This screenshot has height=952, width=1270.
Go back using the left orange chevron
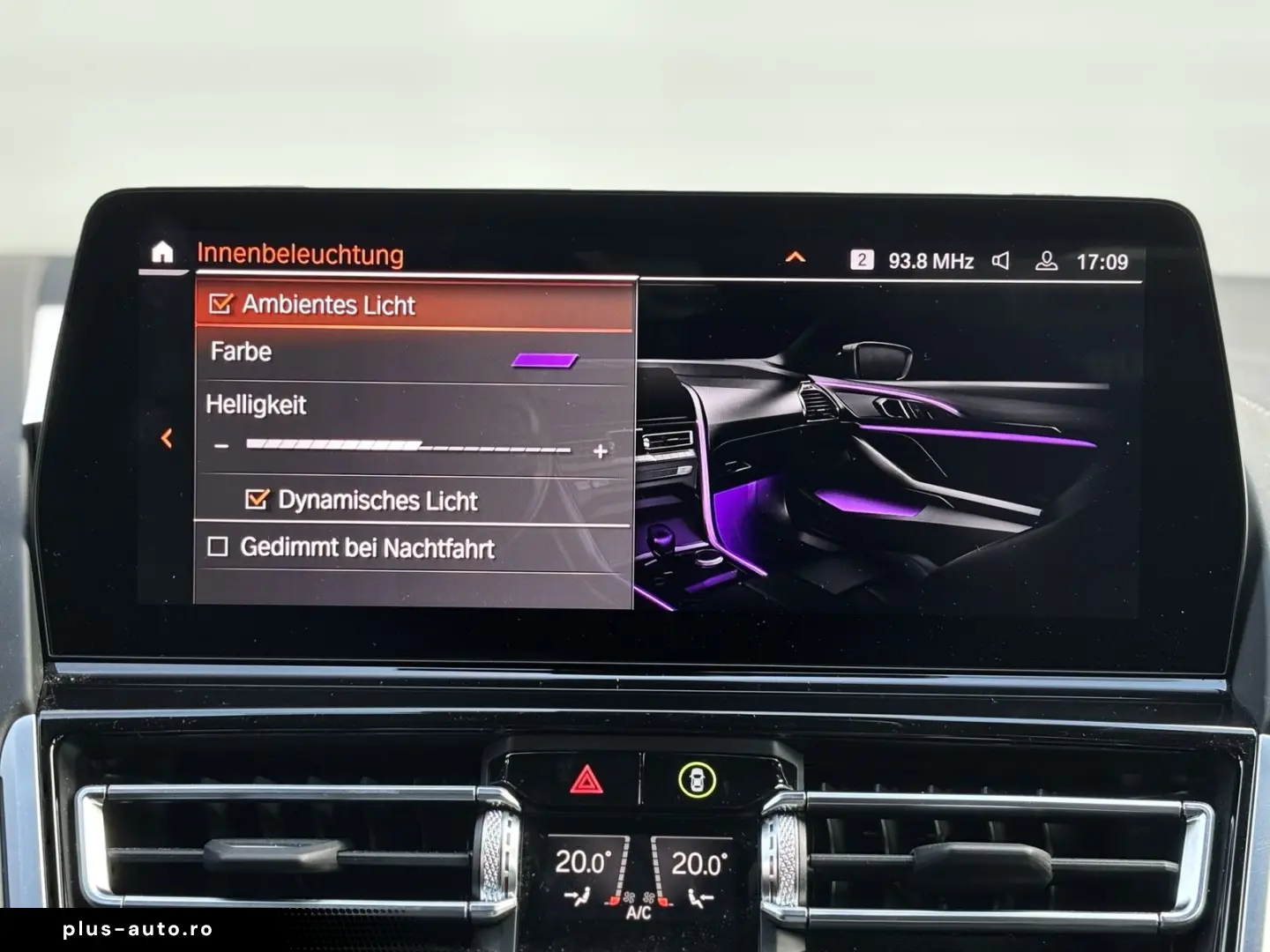(x=168, y=438)
